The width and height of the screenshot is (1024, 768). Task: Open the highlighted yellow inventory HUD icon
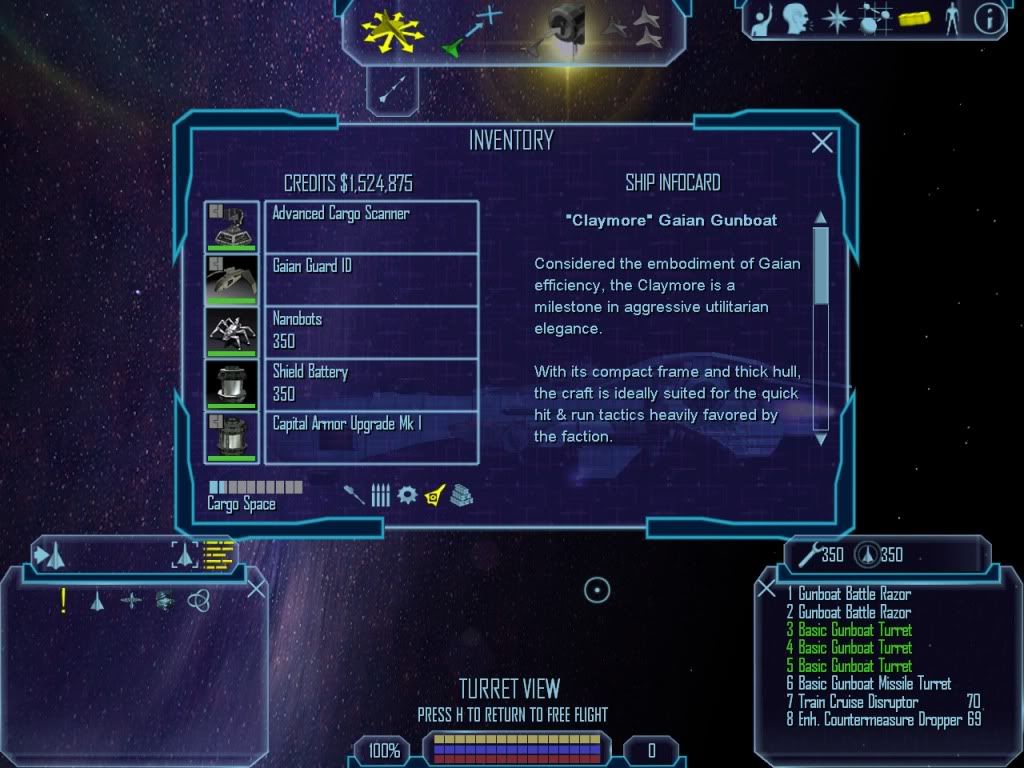[913, 19]
